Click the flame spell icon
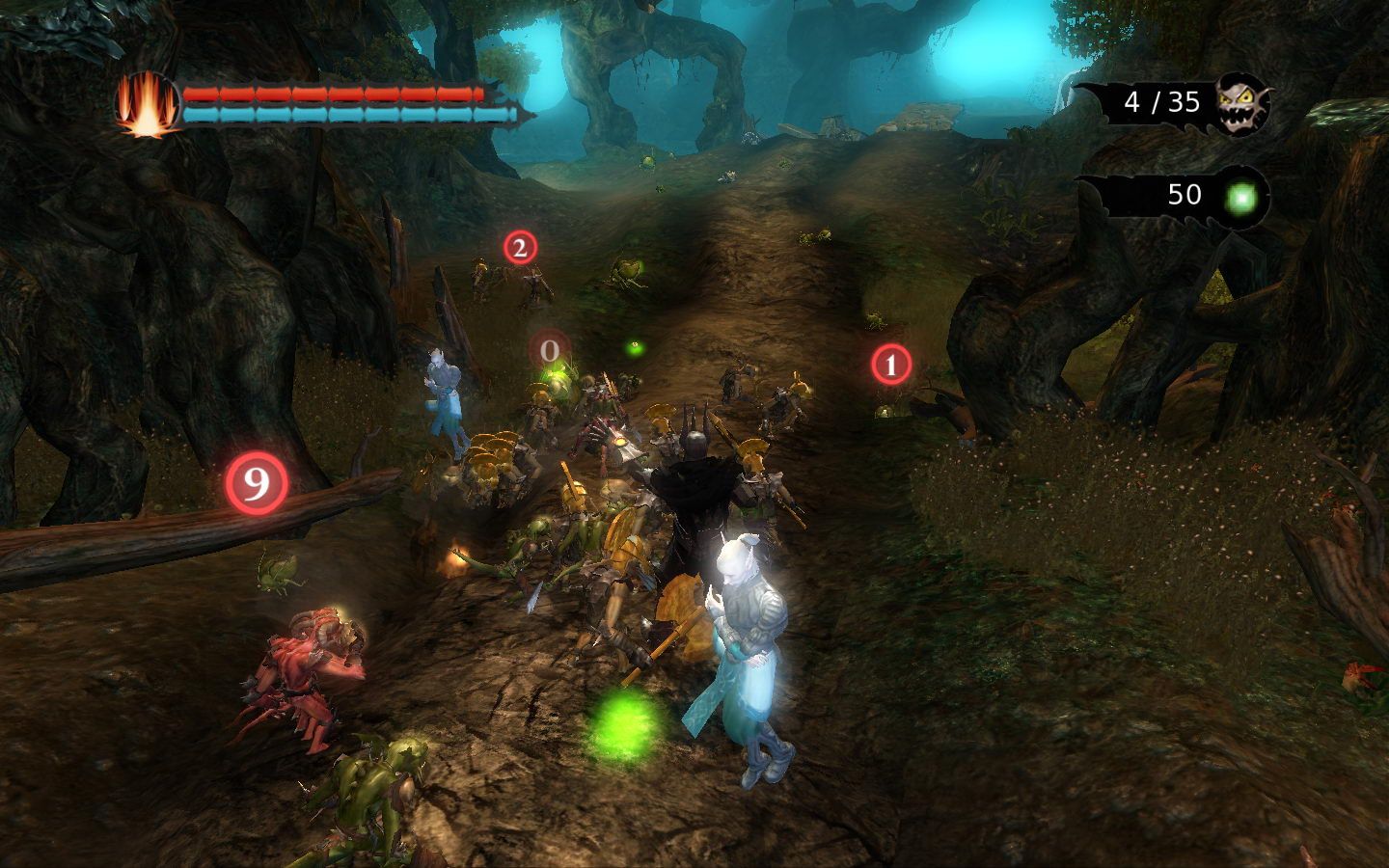Viewport: 1389px width, 868px height. [x=148, y=104]
